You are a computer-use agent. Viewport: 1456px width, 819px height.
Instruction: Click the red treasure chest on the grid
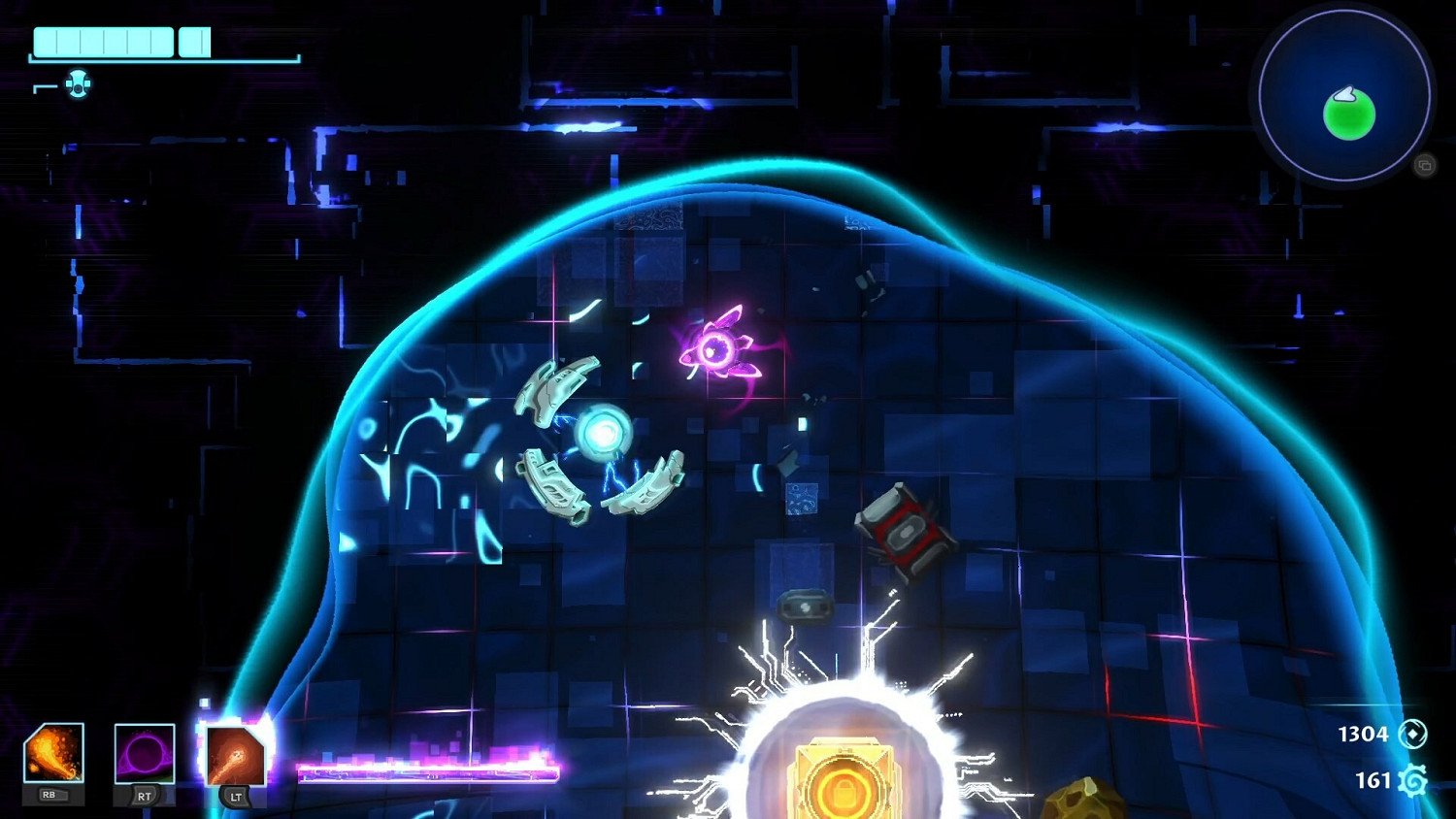(x=903, y=532)
